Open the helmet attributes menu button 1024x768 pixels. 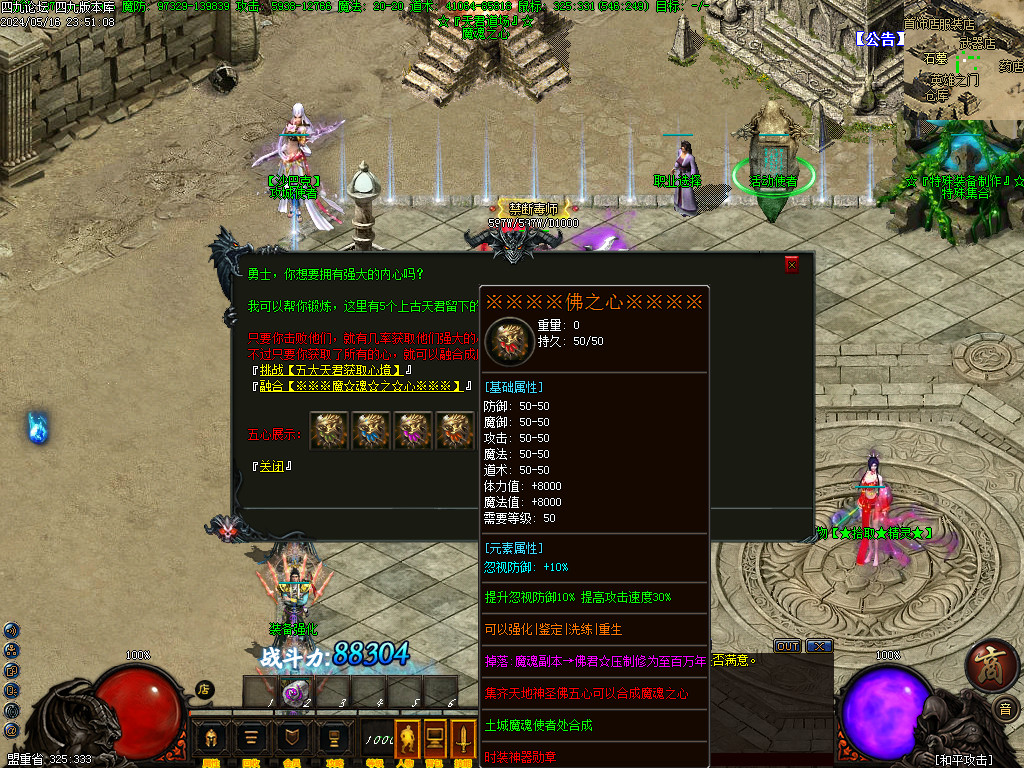click(211, 738)
